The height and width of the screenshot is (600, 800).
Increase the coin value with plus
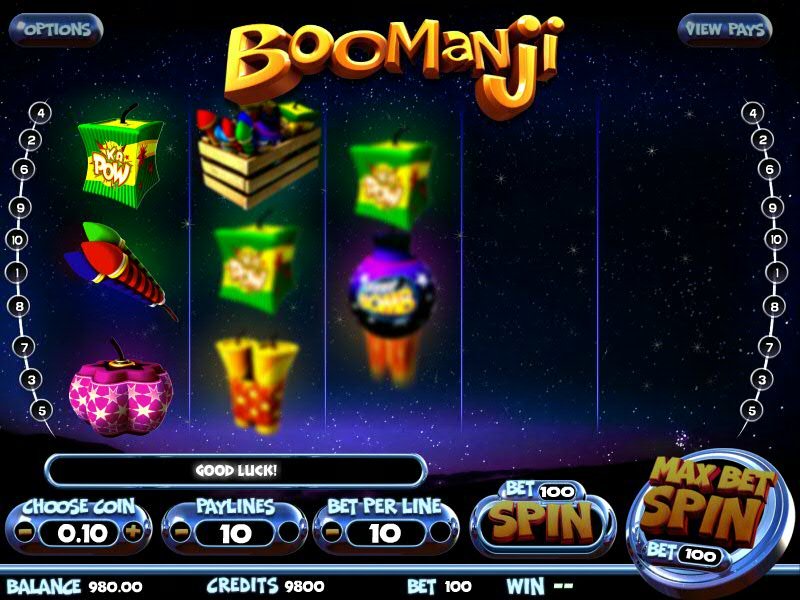(x=132, y=532)
